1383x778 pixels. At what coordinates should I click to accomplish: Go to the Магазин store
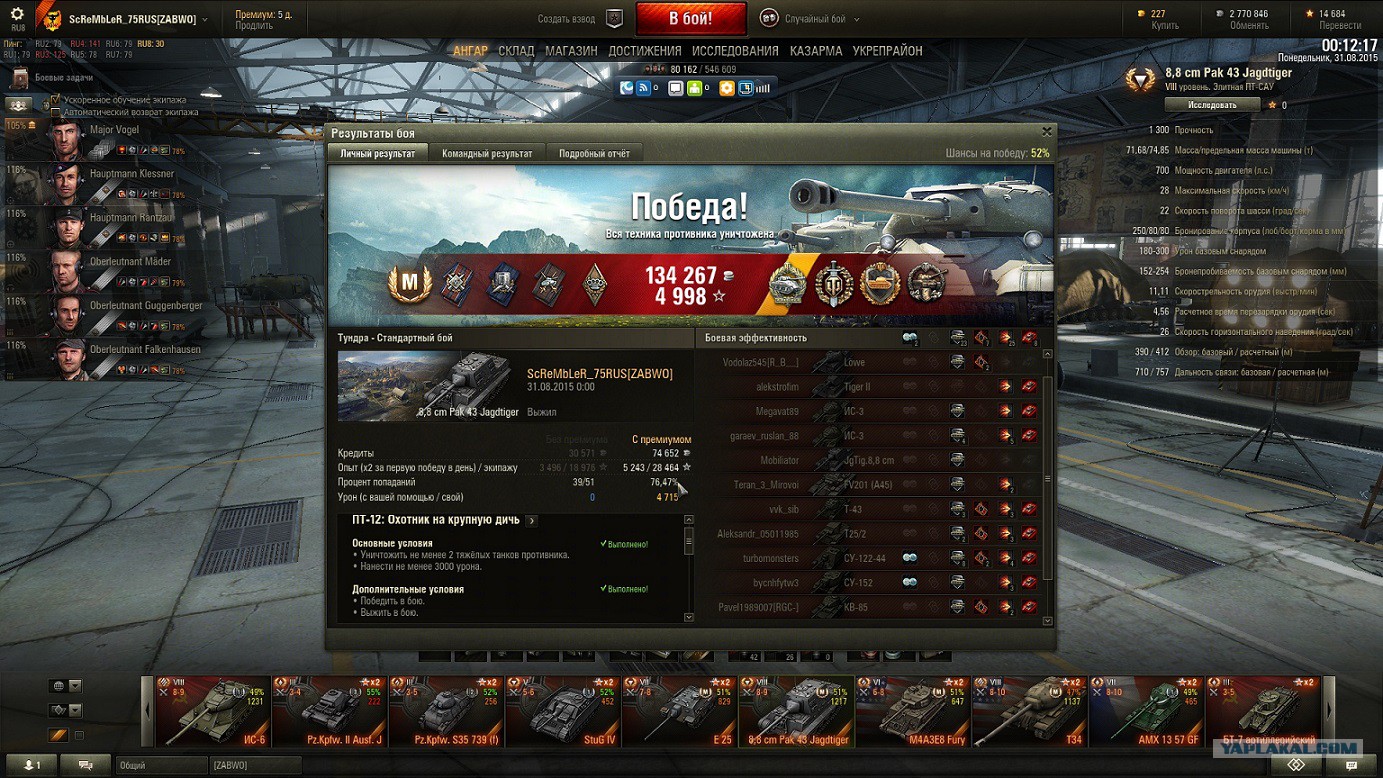tap(571, 51)
